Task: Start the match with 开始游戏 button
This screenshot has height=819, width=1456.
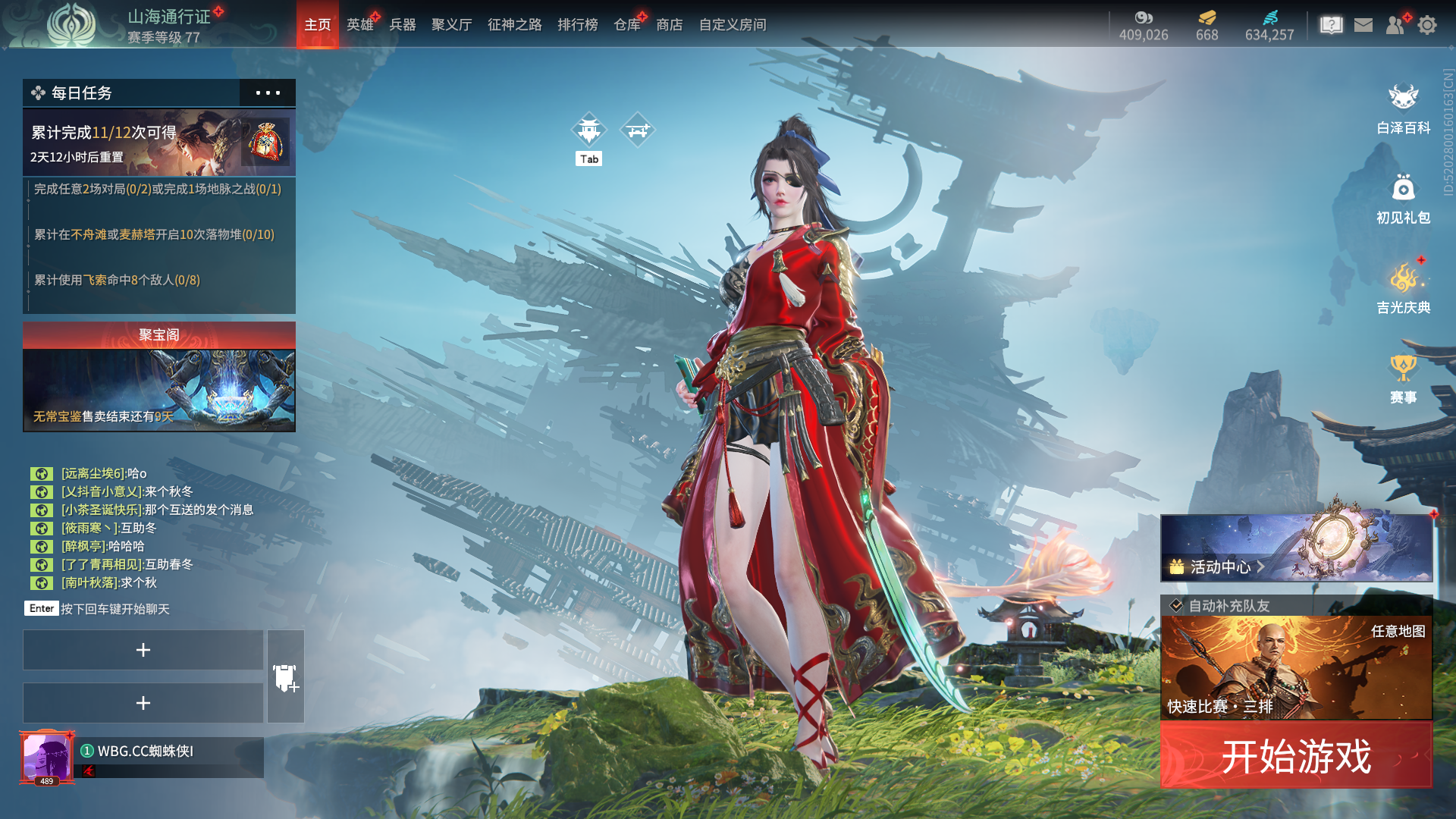Action: [1296, 756]
